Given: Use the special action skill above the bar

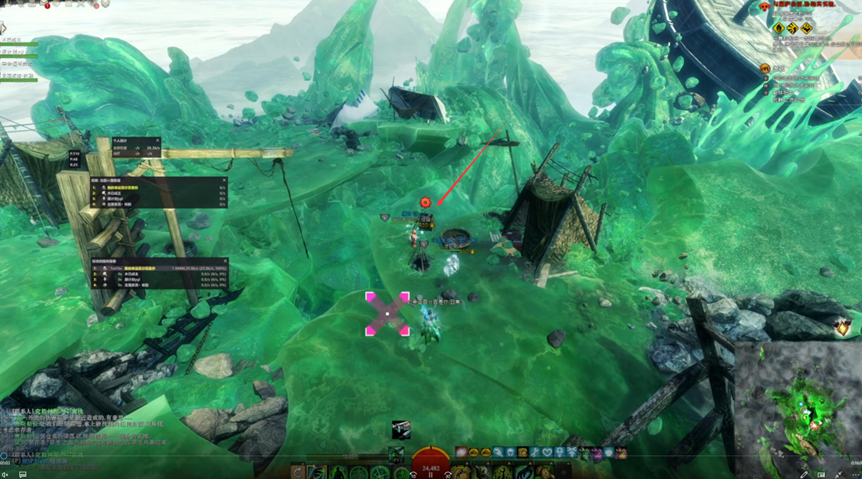Looking at the screenshot, I should point(401,430).
